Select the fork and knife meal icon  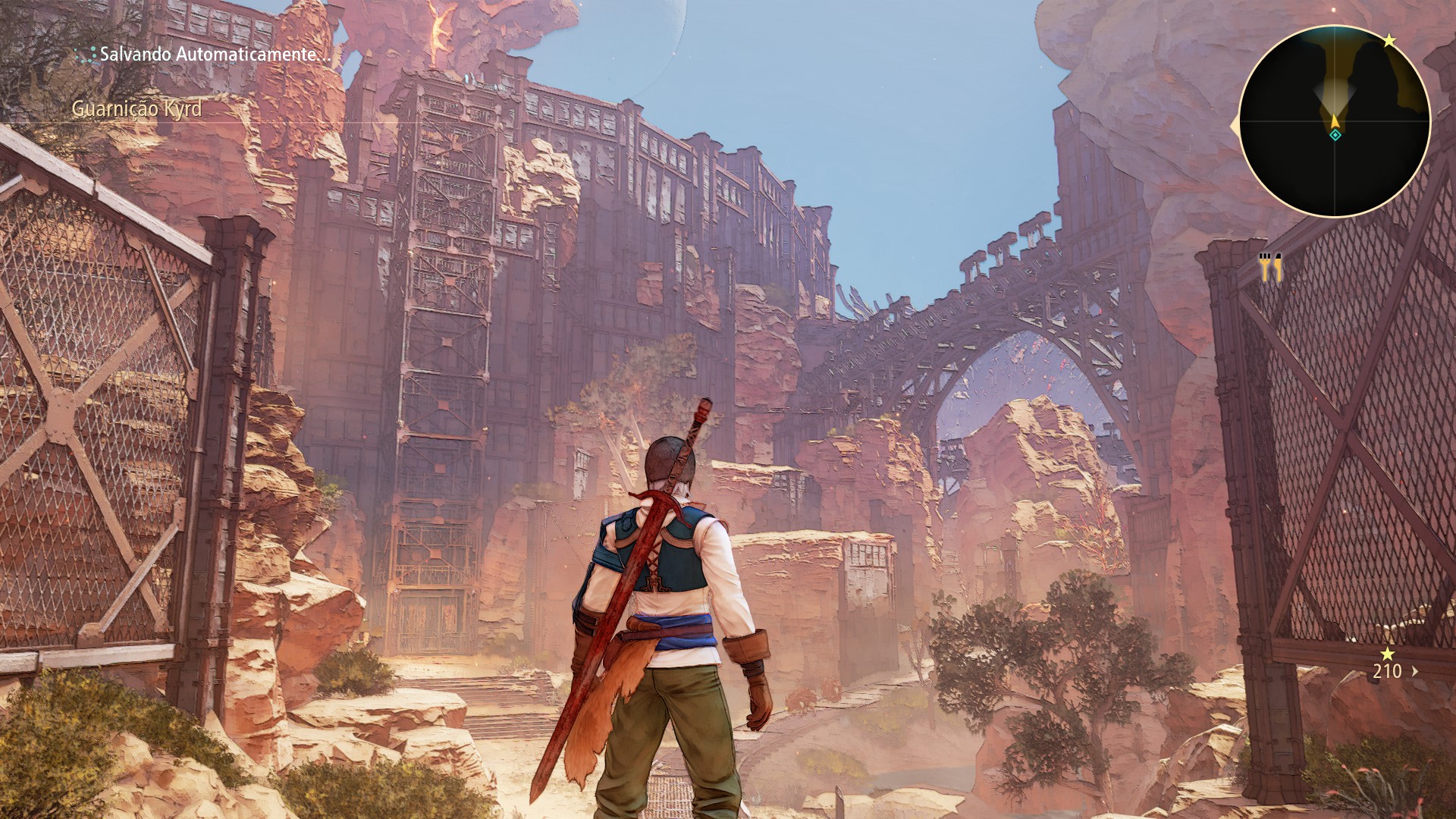point(1270,267)
